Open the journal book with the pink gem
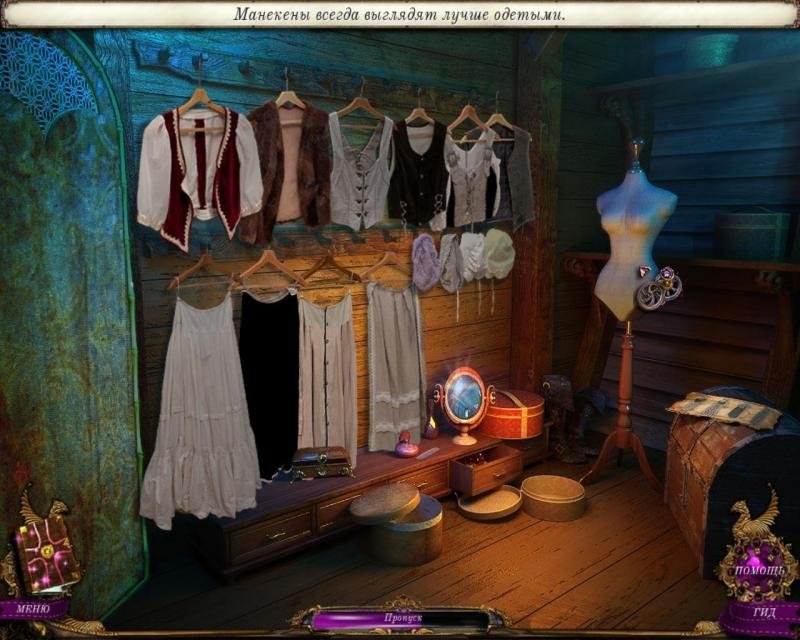Image resolution: width=800 pixels, height=640 pixels. 45,554
